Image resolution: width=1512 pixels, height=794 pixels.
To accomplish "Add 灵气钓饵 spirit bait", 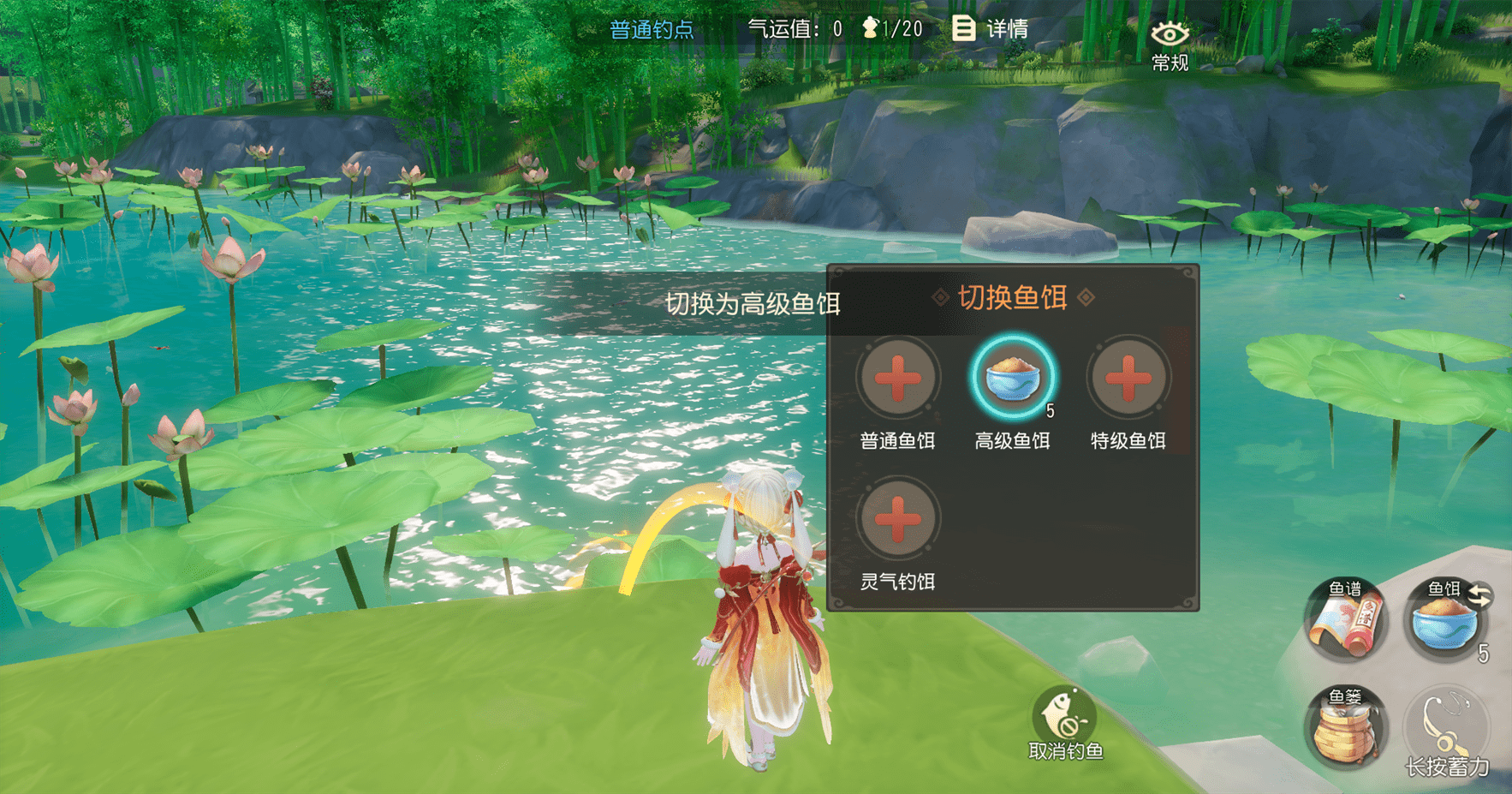I will click(897, 520).
